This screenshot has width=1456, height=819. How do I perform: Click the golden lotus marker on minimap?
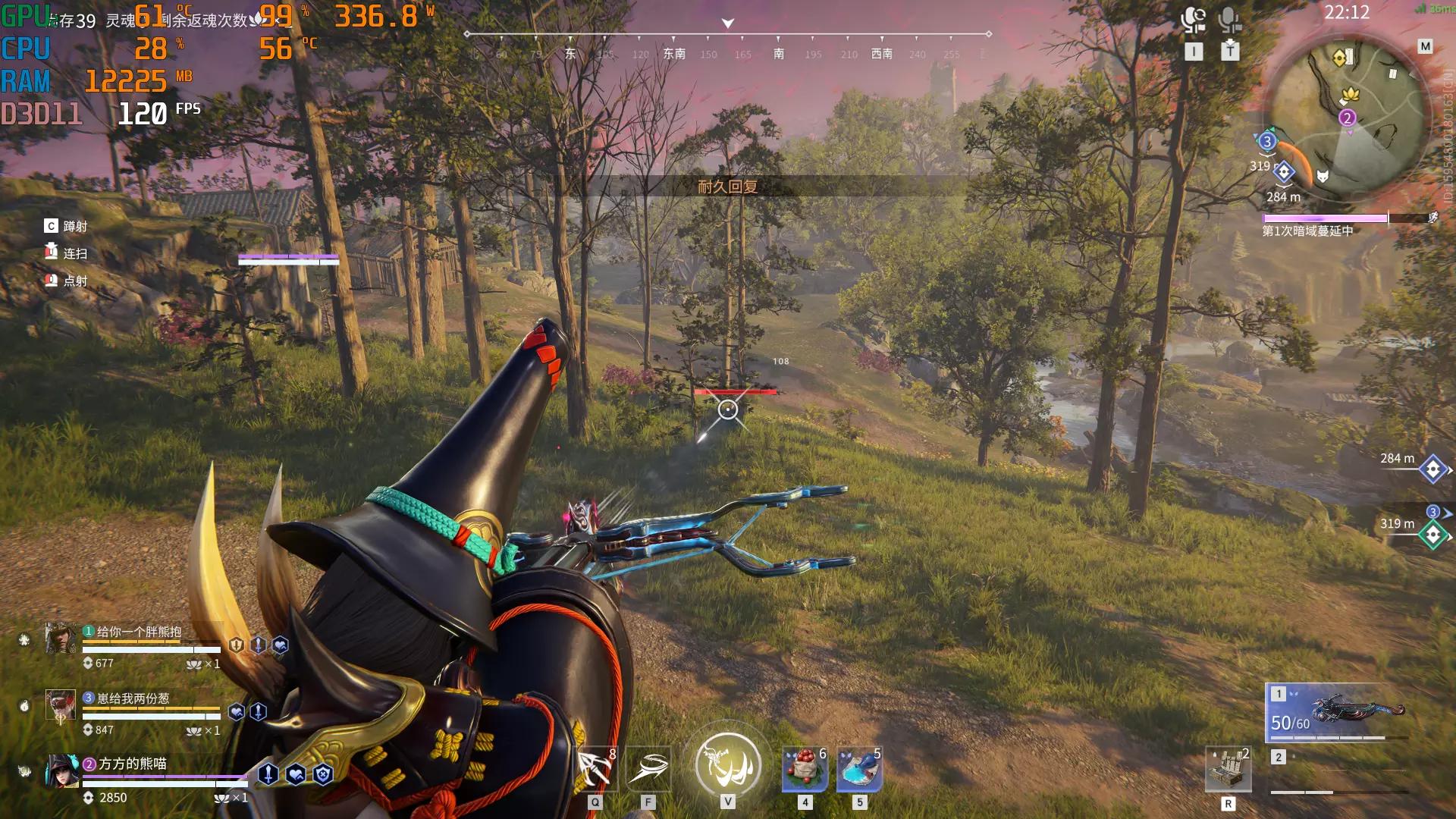tap(1350, 95)
